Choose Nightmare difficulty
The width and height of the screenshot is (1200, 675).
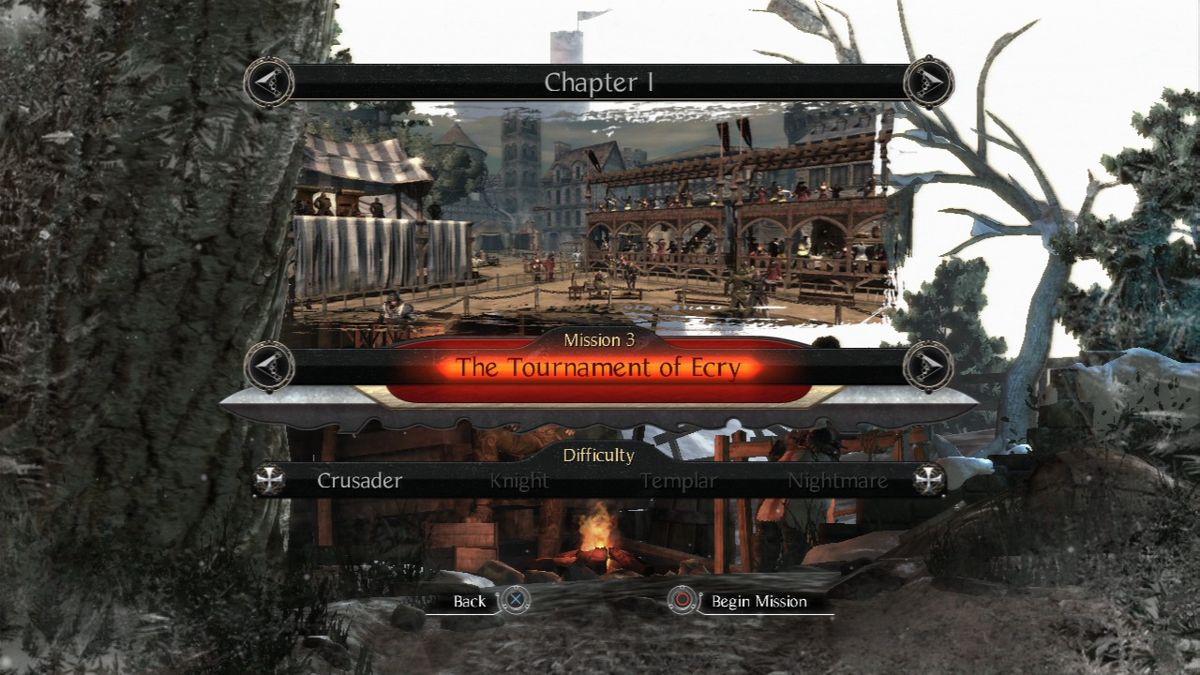pos(837,481)
